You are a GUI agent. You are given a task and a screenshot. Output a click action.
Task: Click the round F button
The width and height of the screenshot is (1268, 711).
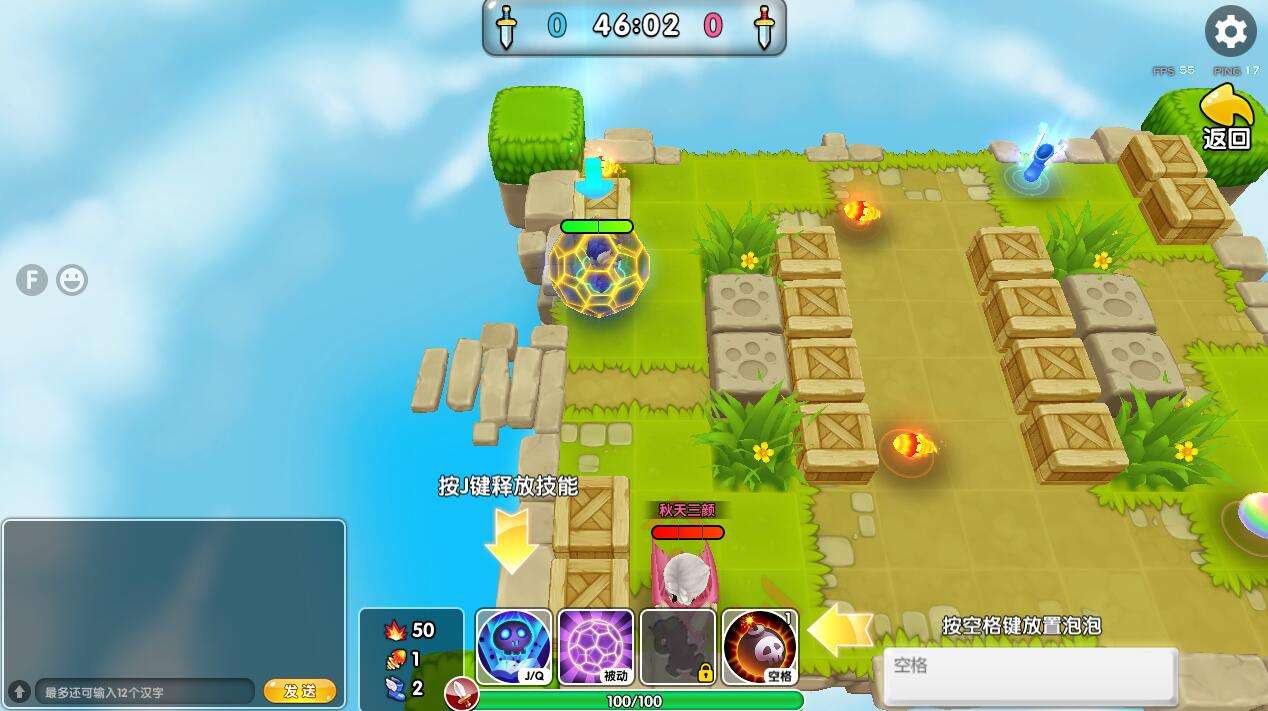tap(32, 280)
